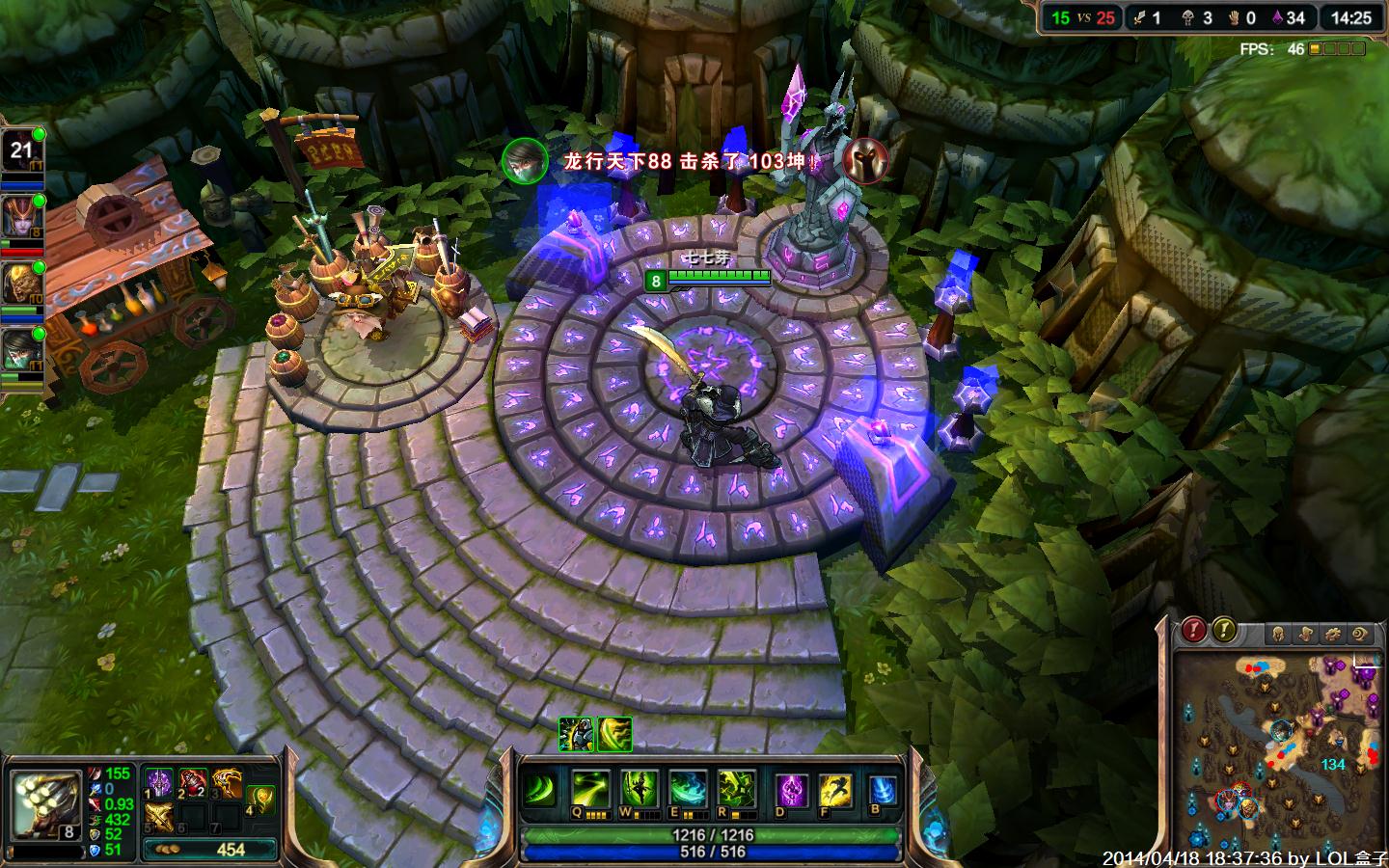
Task: Activate the Meditate W ability
Action: pyautogui.click(x=639, y=790)
